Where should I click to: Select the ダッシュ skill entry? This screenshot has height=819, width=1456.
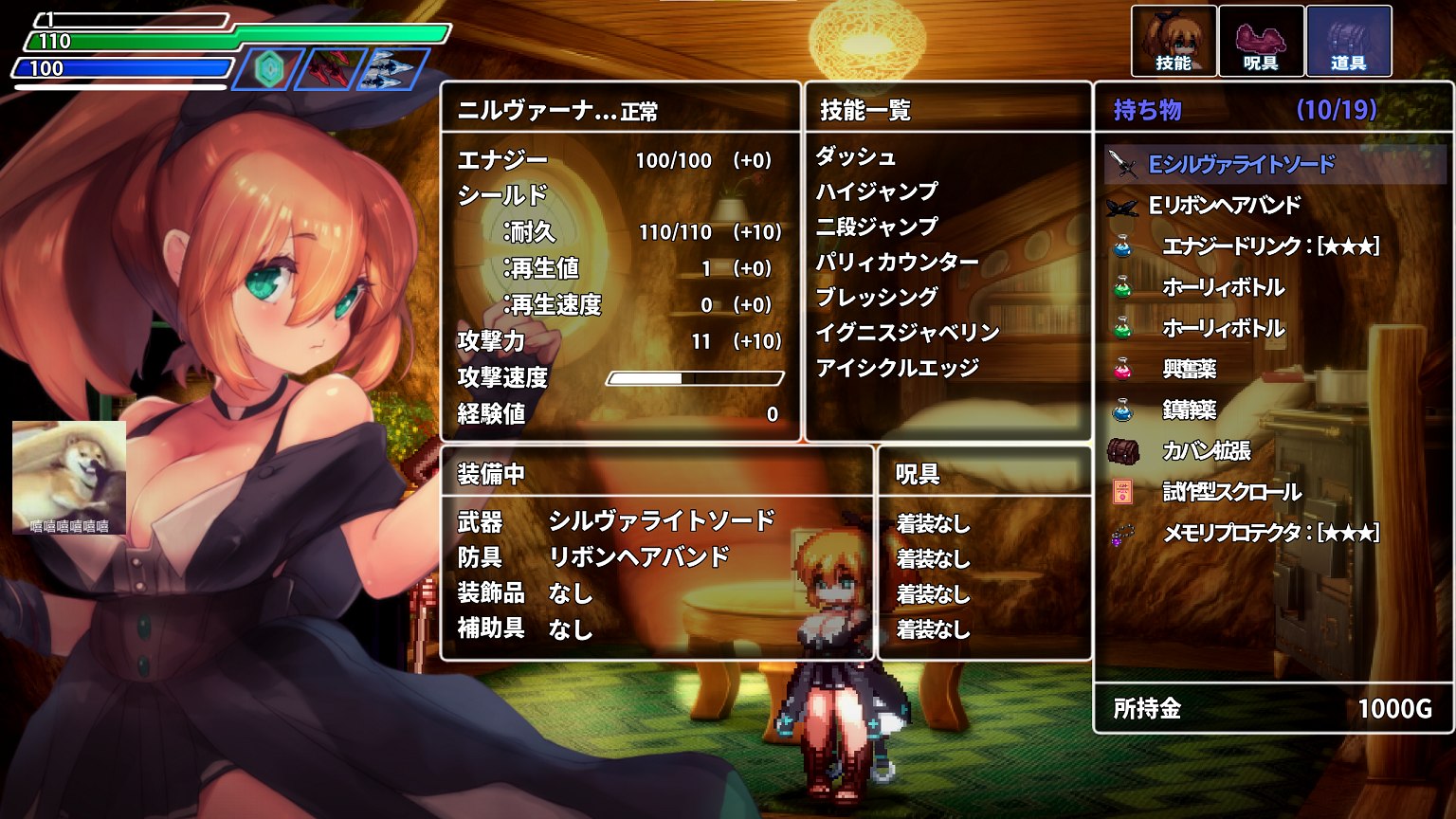click(855, 156)
